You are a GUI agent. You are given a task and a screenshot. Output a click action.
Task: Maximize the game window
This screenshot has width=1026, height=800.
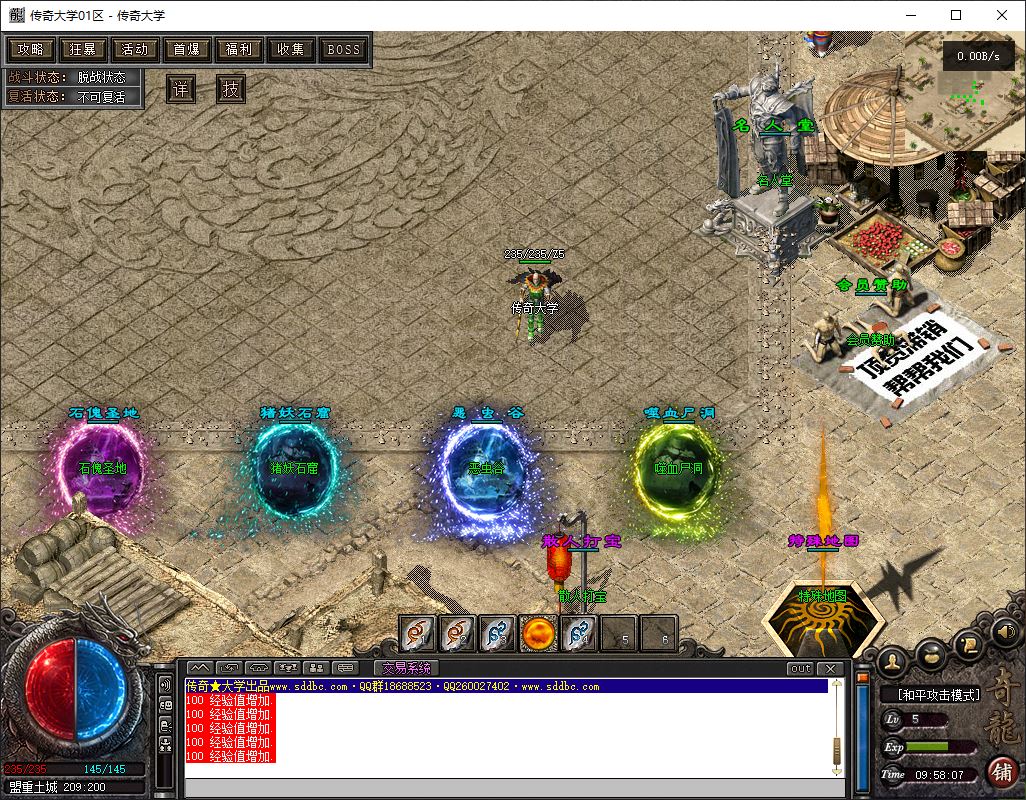956,15
